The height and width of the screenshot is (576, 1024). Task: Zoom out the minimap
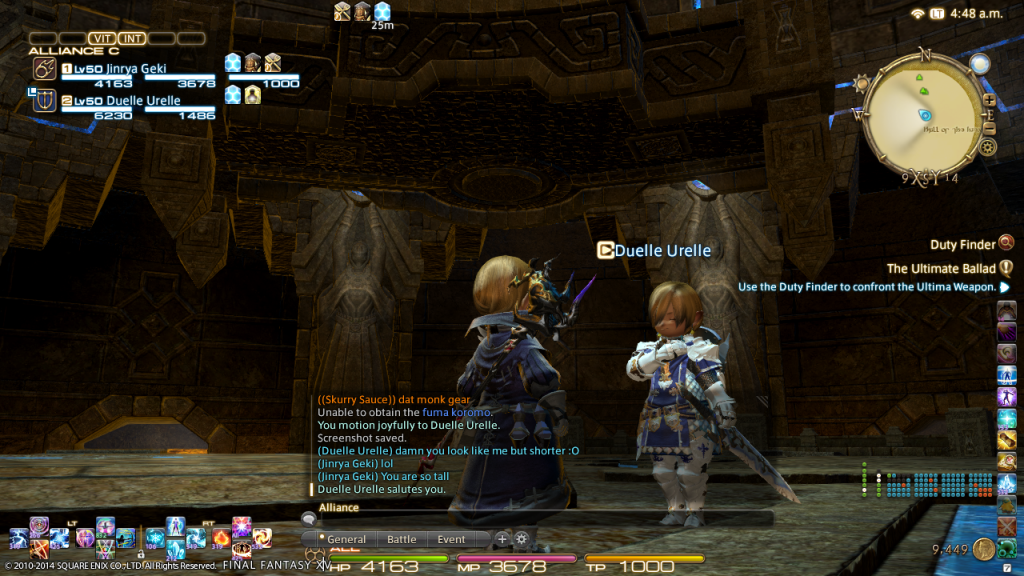point(989,127)
